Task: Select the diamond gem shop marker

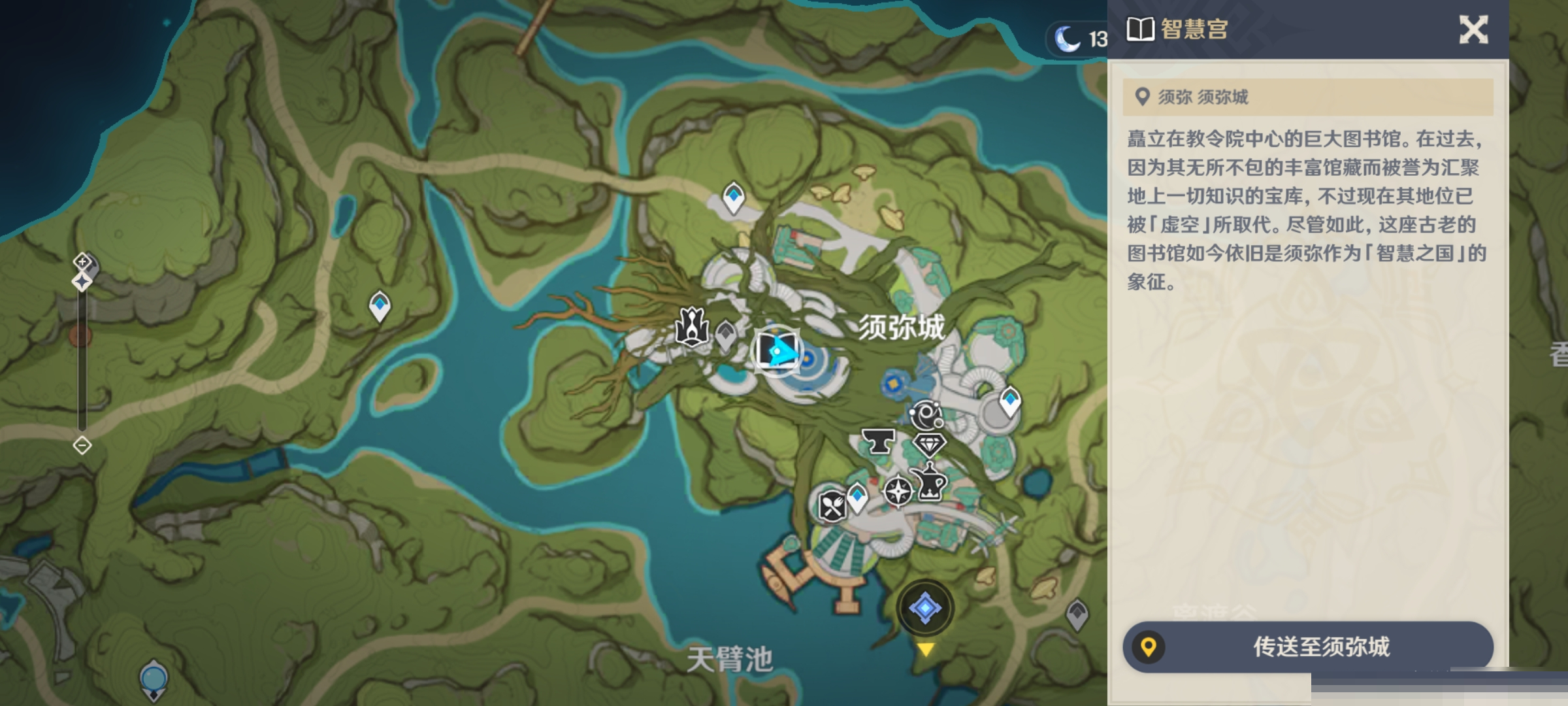Action: pyautogui.click(x=928, y=446)
